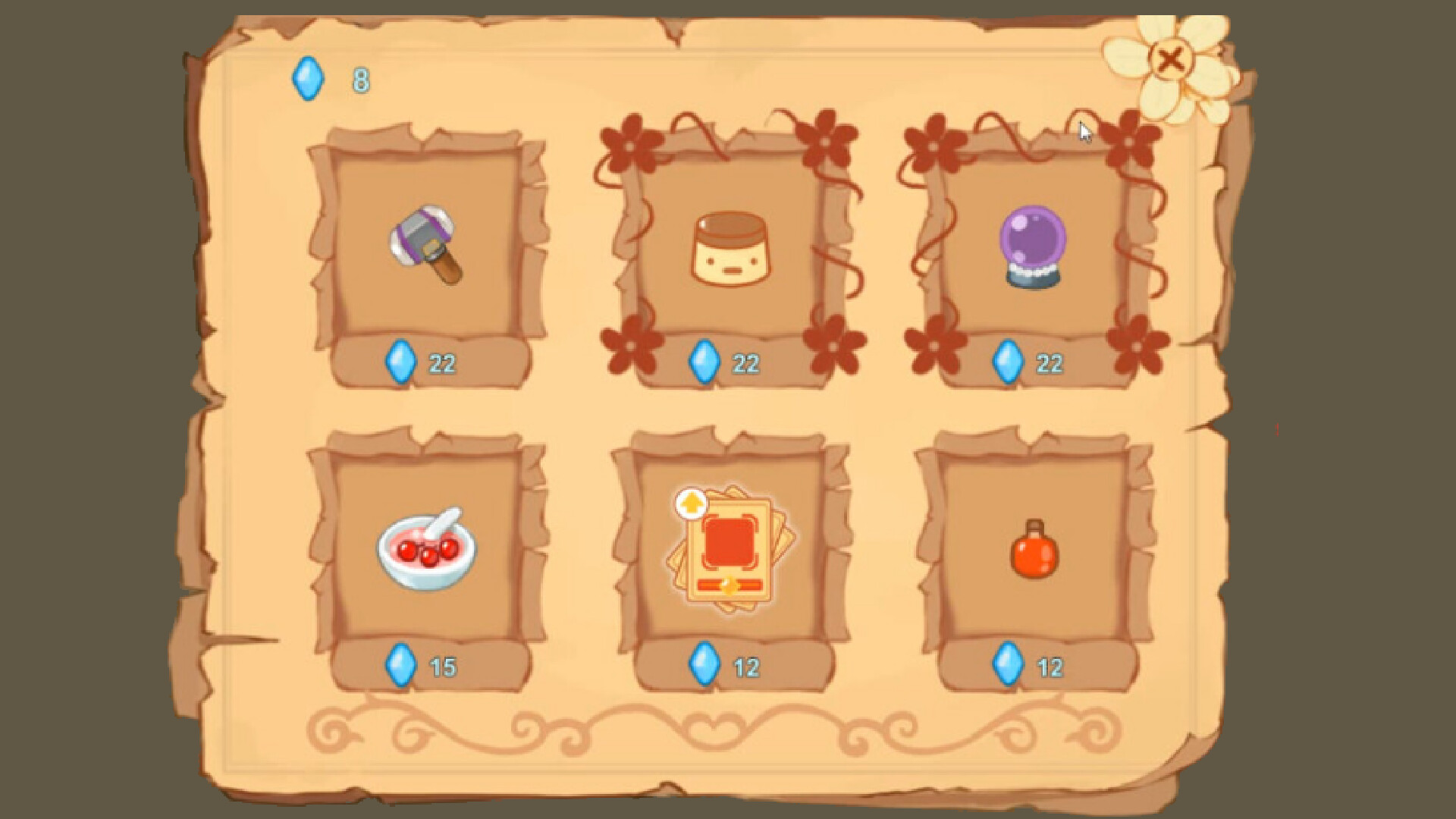Click the upgrade arrow badge on the card pack
The width and height of the screenshot is (1456, 819).
coord(691,502)
